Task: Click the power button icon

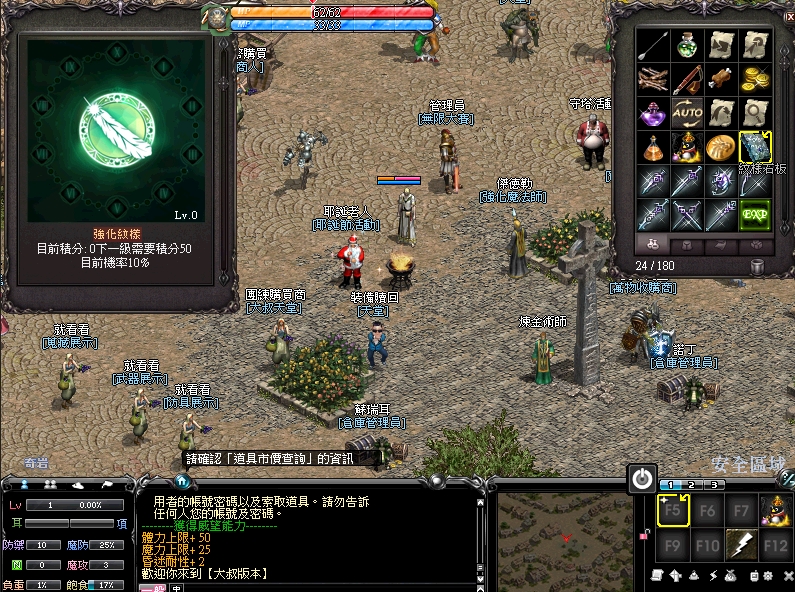Action: [642, 479]
